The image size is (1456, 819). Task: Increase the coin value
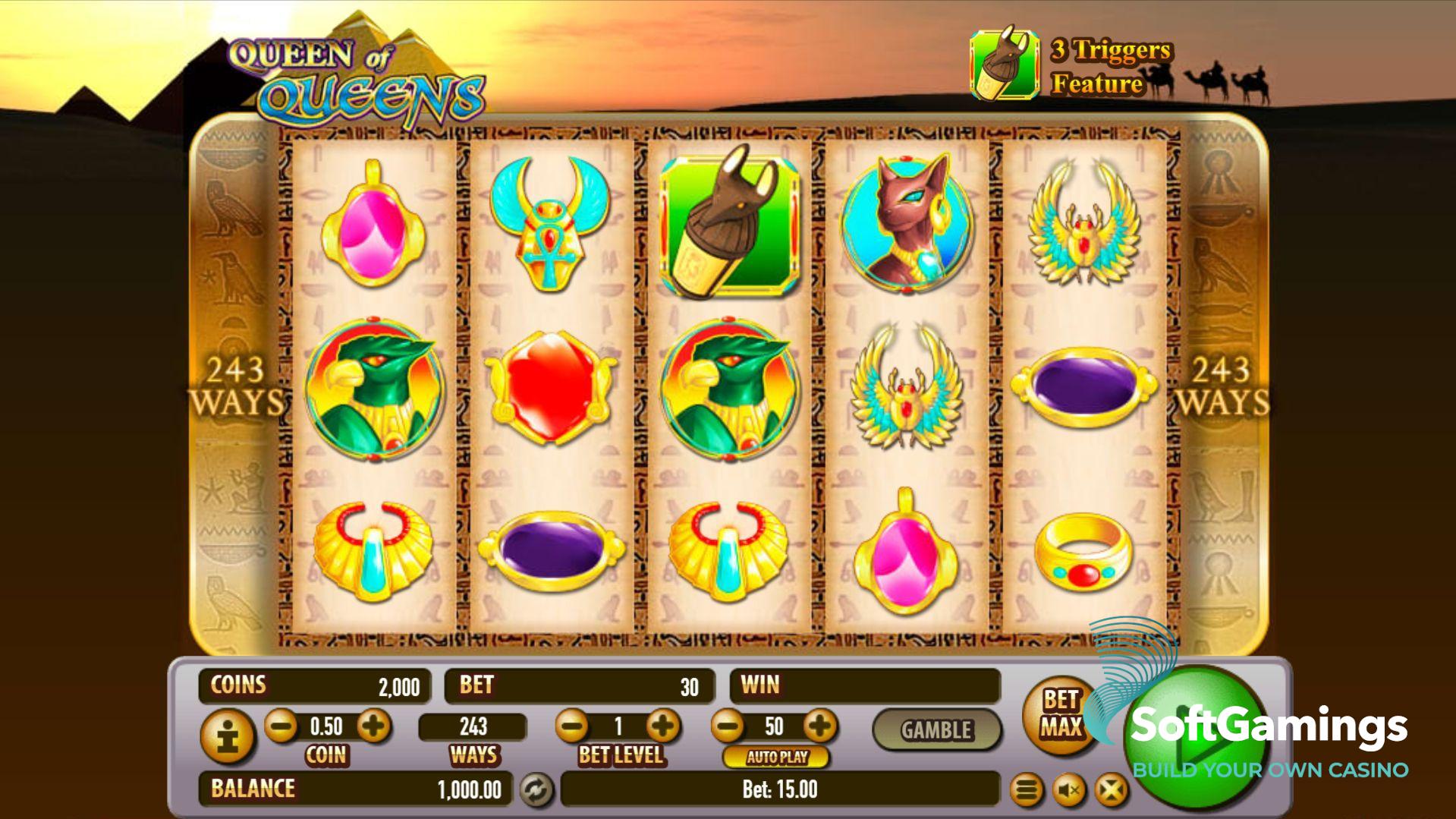click(x=373, y=726)
